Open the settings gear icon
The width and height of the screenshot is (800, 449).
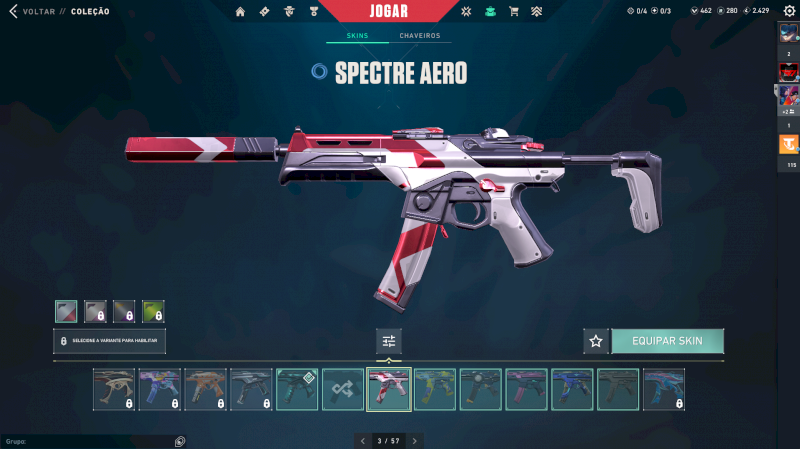[789, 11]
